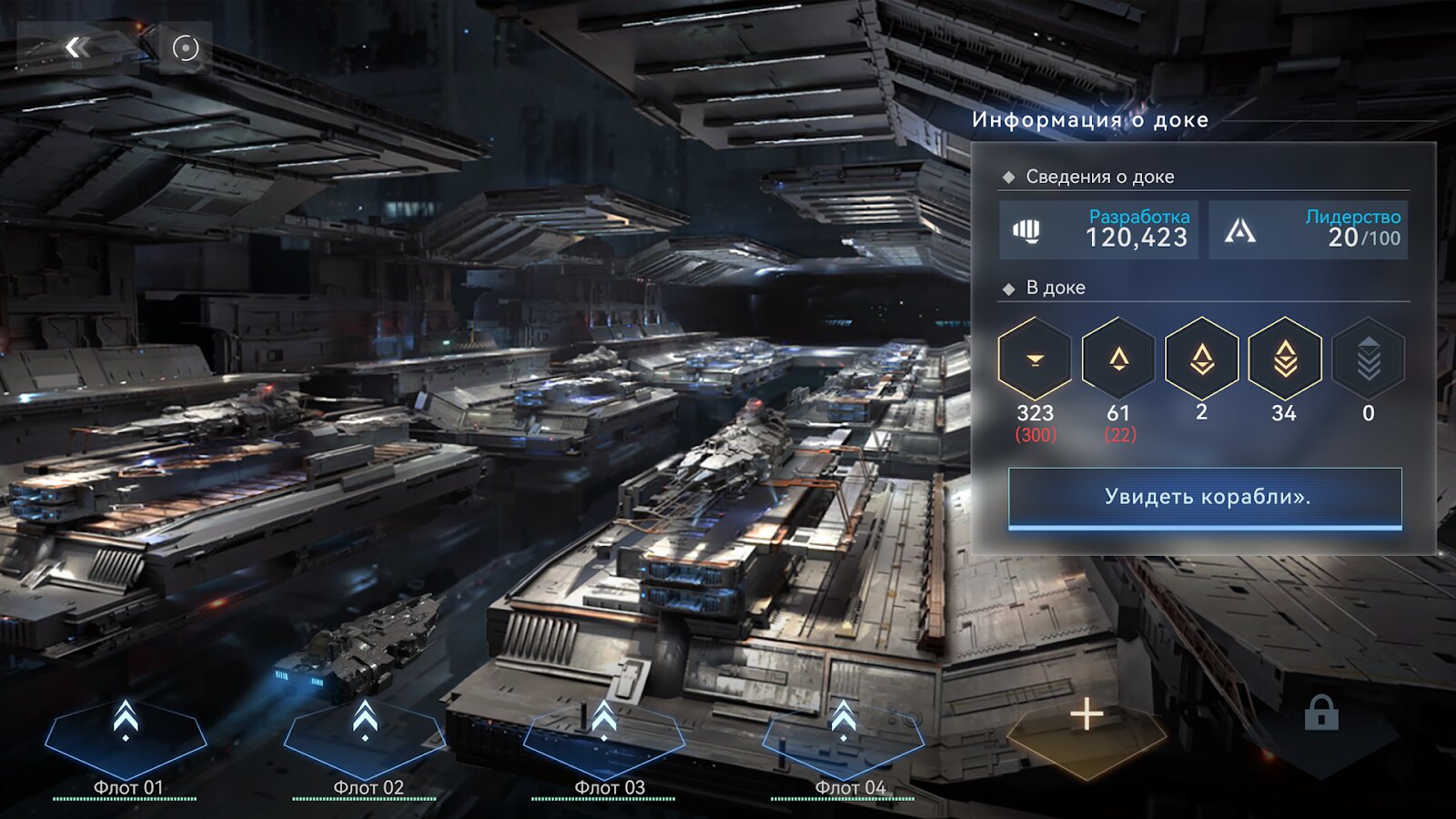
Task: Open Флот 04
Action: click(844, 739)
